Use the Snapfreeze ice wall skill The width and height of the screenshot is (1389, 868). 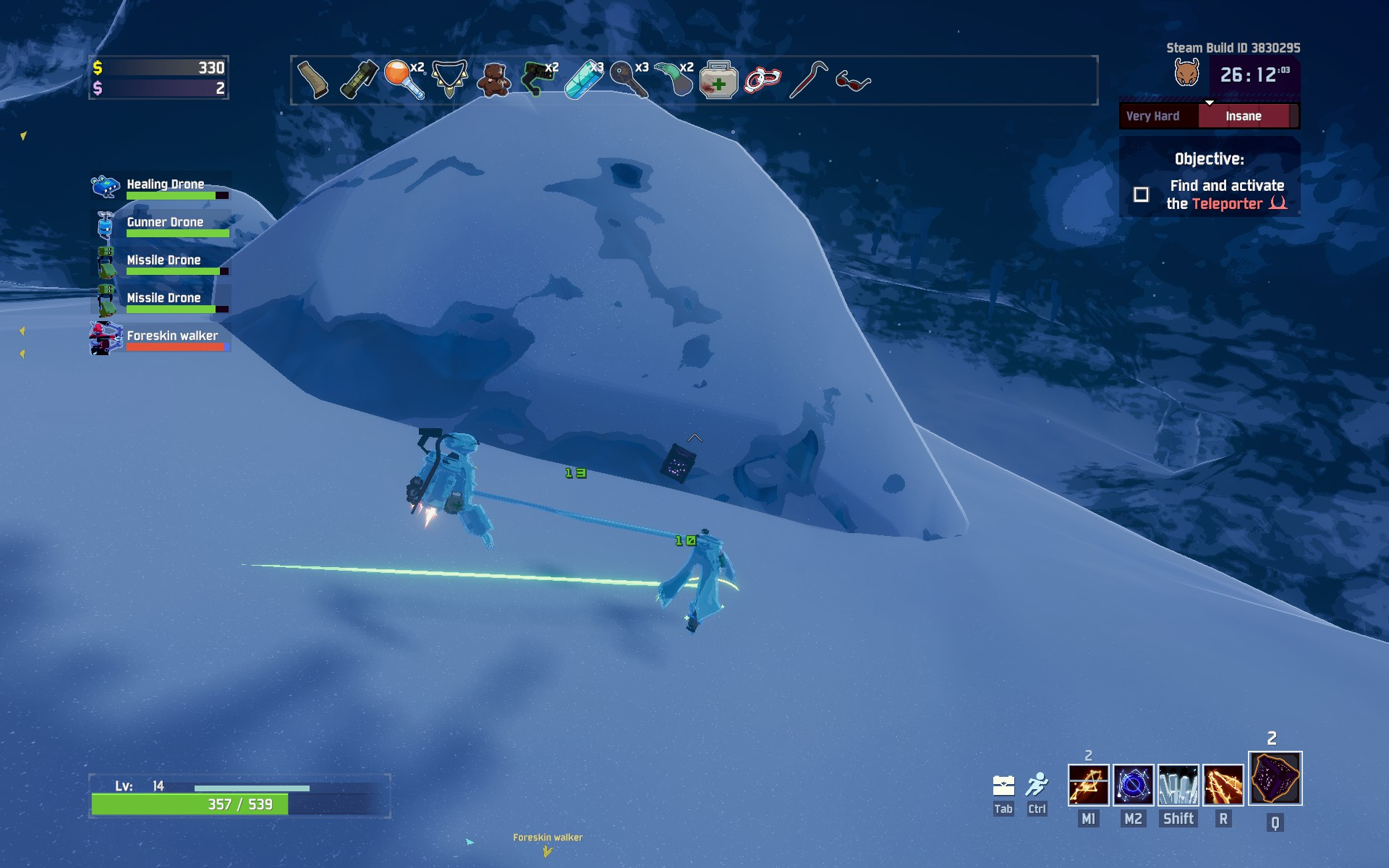pyautogui.click(x=1178, y=786)
